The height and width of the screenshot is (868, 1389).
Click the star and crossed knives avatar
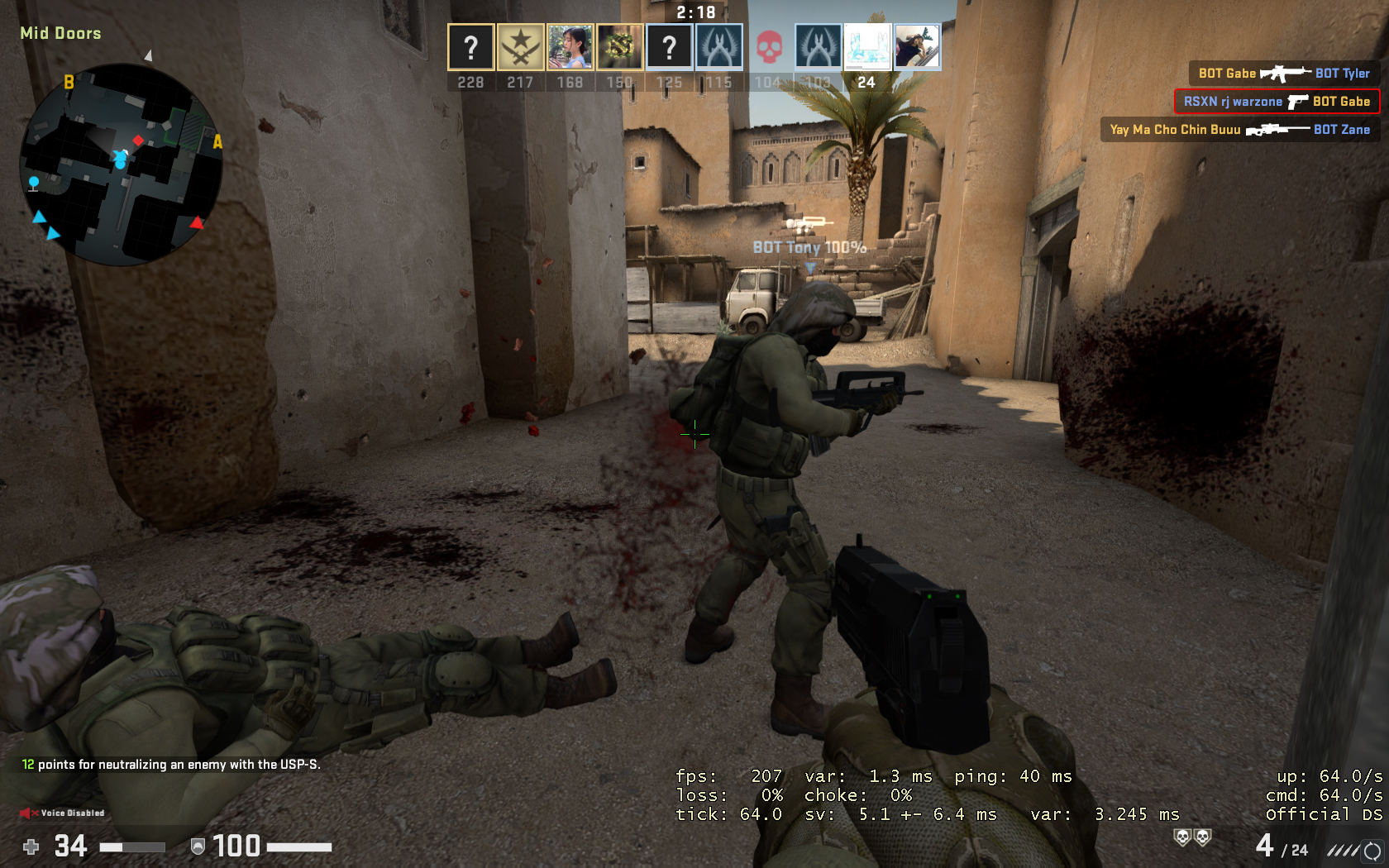pos(520,47)
